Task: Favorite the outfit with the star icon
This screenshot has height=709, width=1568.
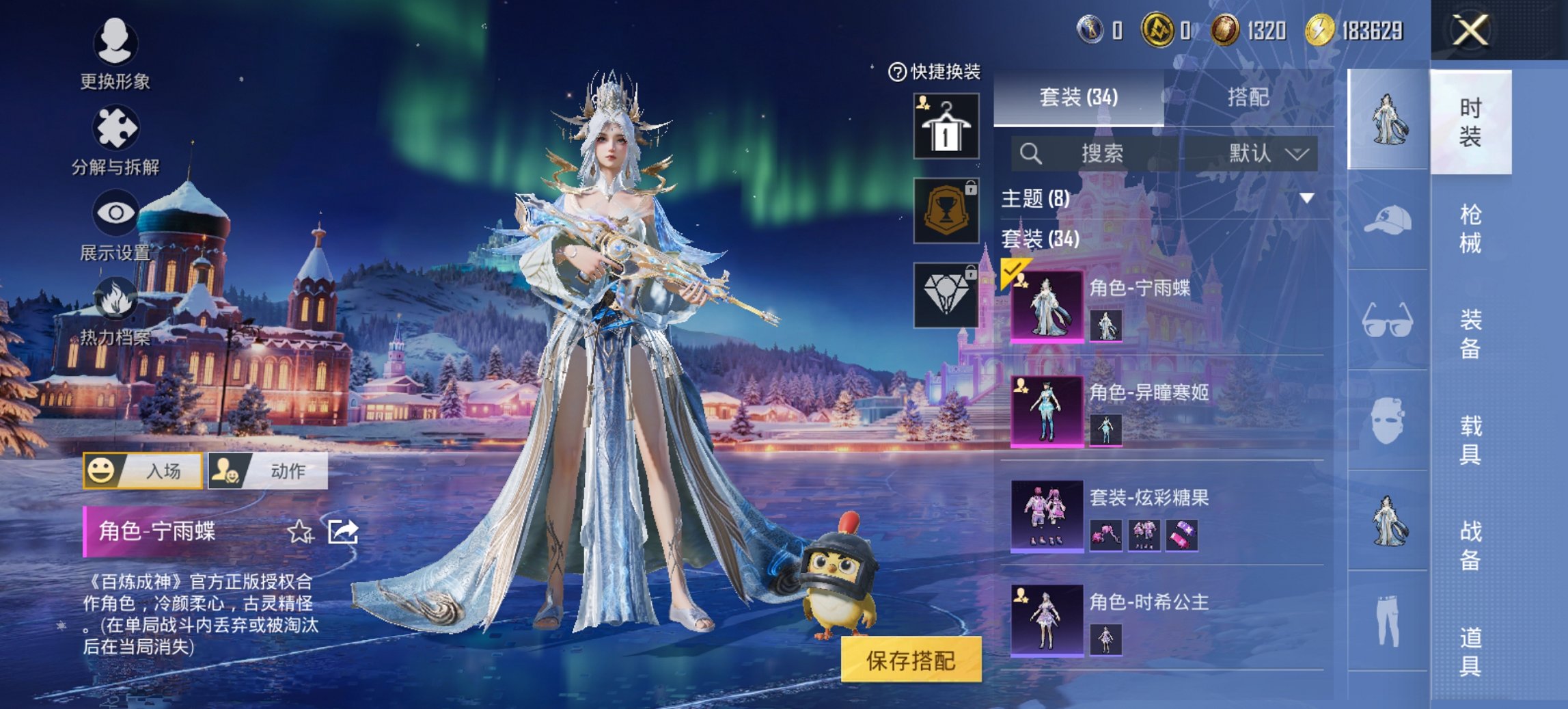Action: coord(300,531)
